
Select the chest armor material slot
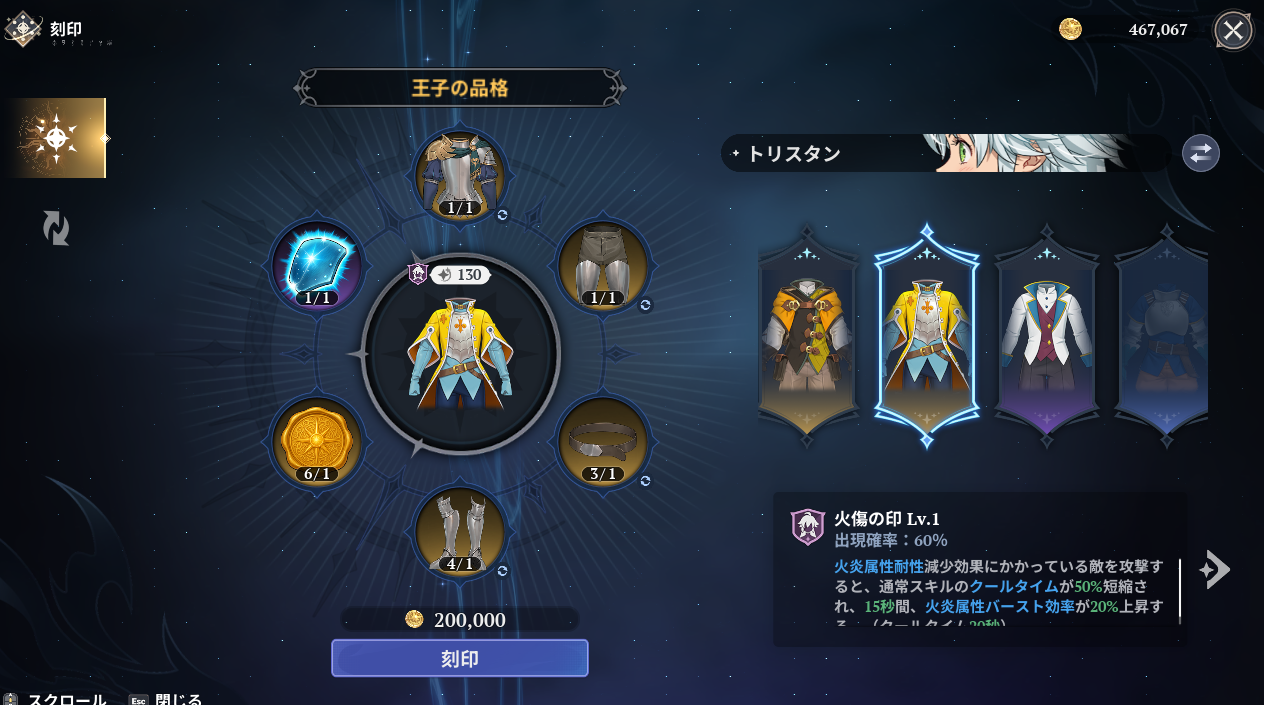460,177
